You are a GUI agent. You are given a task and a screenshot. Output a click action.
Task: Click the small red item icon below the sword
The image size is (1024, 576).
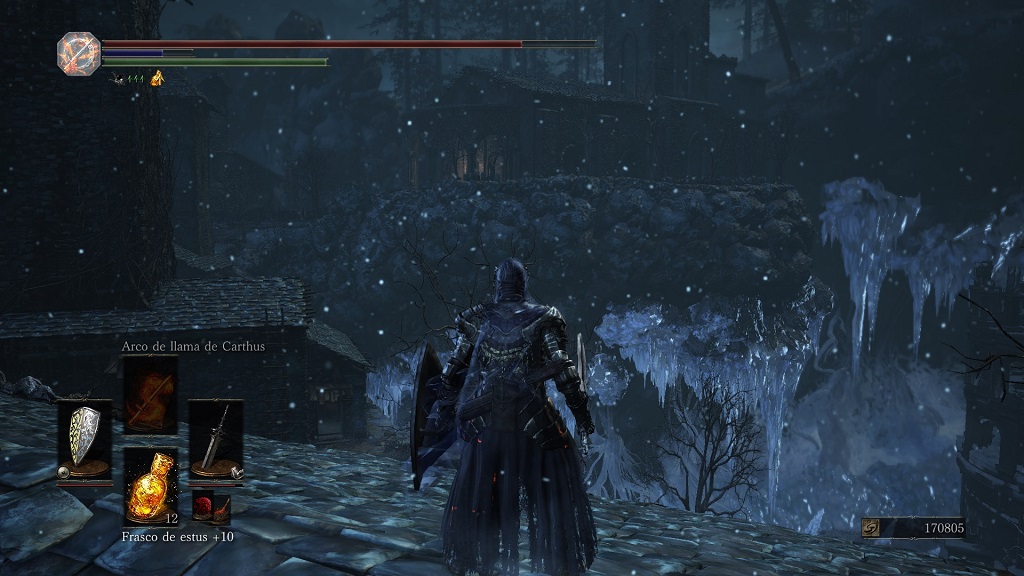coord(211,506)
